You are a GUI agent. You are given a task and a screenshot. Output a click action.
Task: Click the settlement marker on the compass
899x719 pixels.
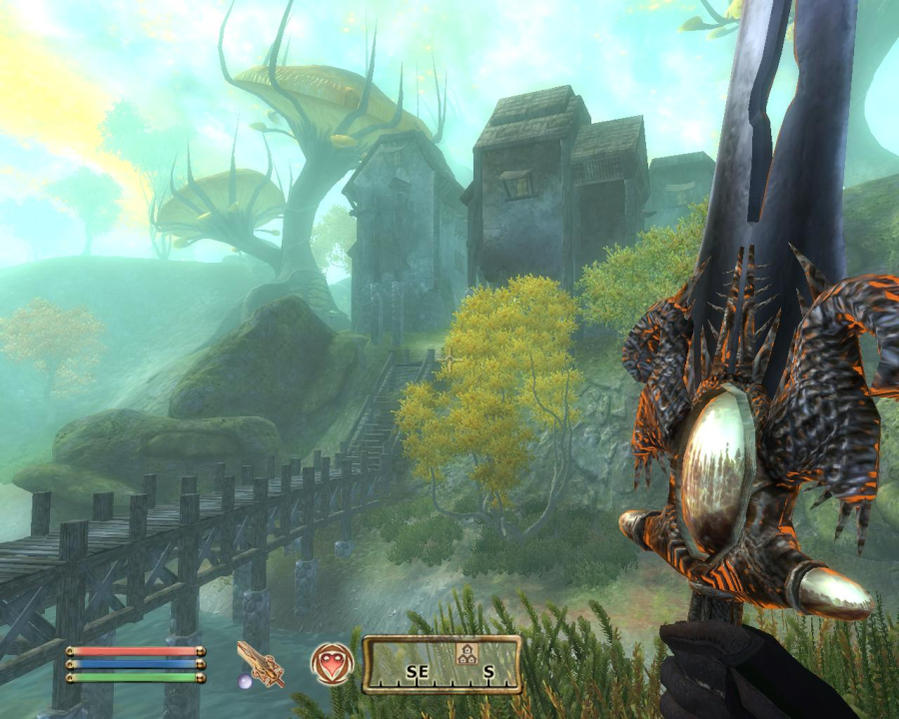(465, 653)
